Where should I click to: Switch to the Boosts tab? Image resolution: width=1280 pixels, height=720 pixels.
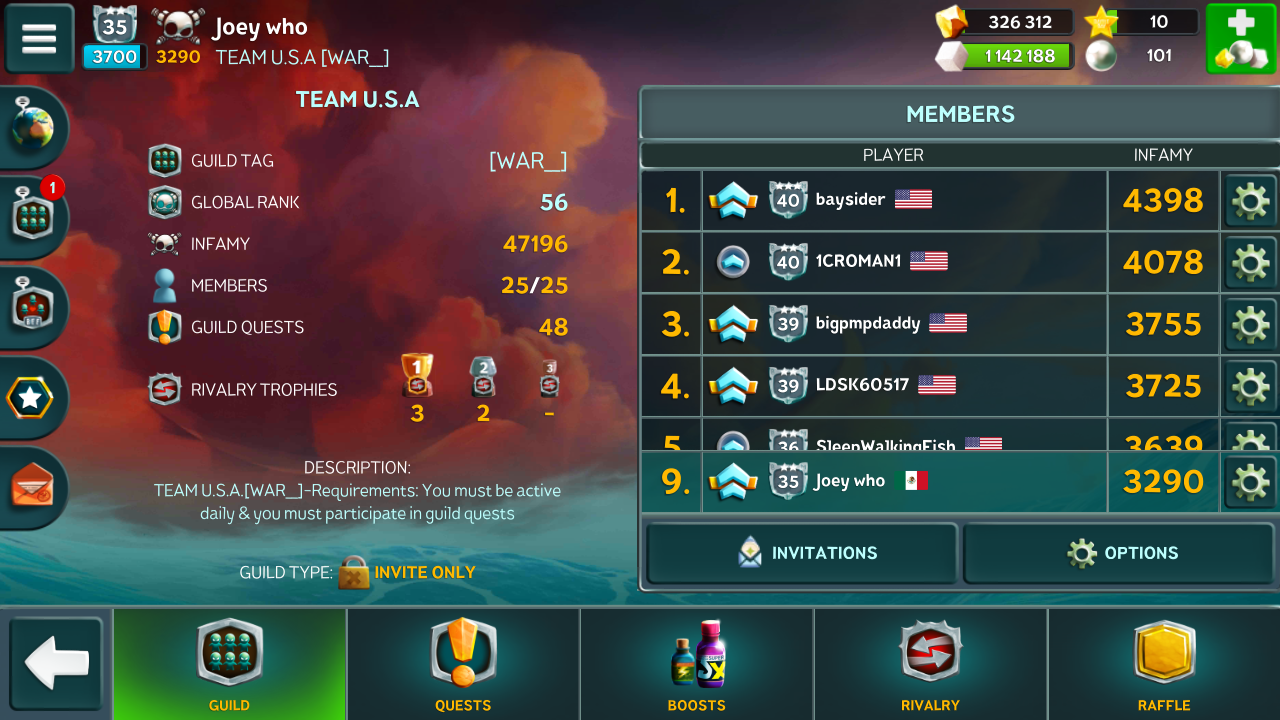click(697, 664)
